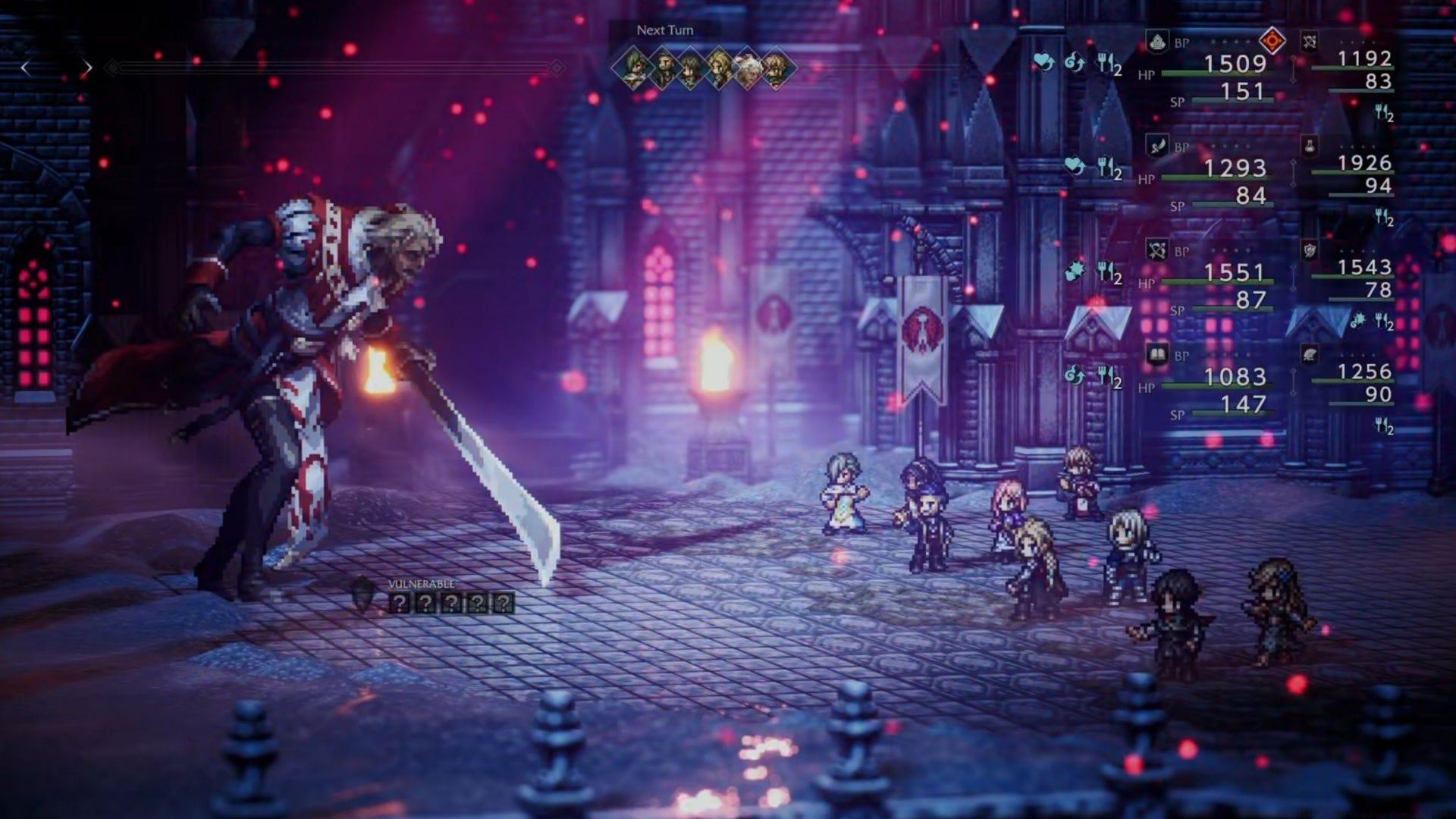
Task: Select the Apothecary flask icon near 1926 HP
Action: pyautogui.click(x=1309, y=147)
